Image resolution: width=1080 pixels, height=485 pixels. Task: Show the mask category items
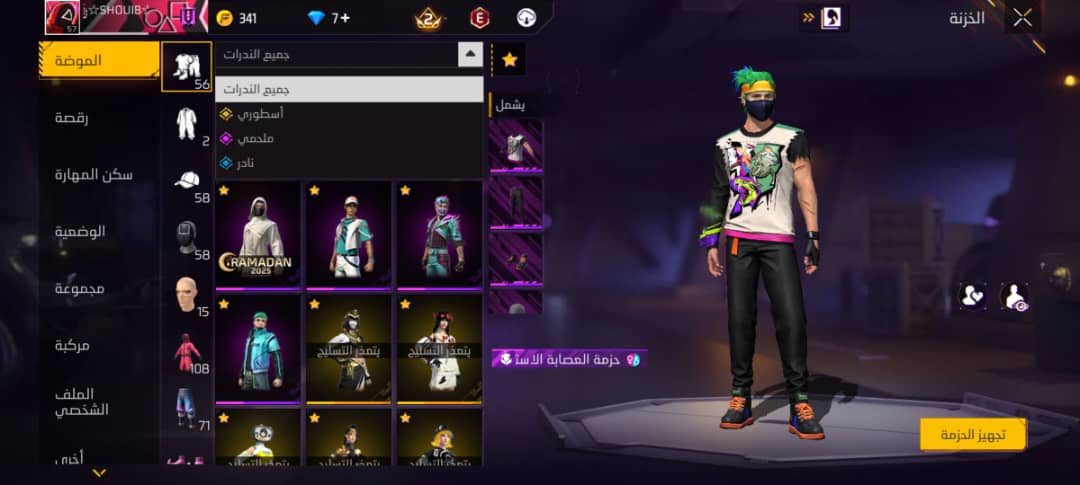pyautogui.click(x=187, y=238)
